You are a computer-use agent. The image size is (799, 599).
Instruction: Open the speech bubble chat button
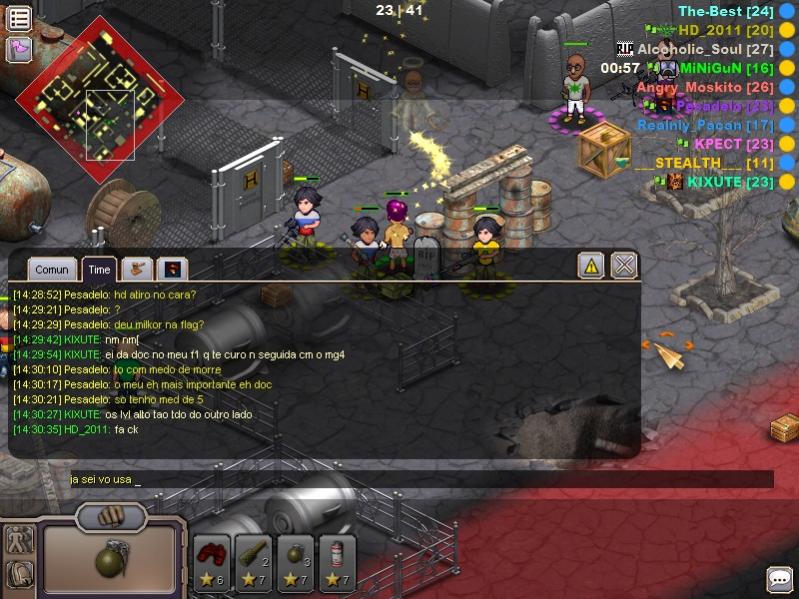[x=779, y=579]
